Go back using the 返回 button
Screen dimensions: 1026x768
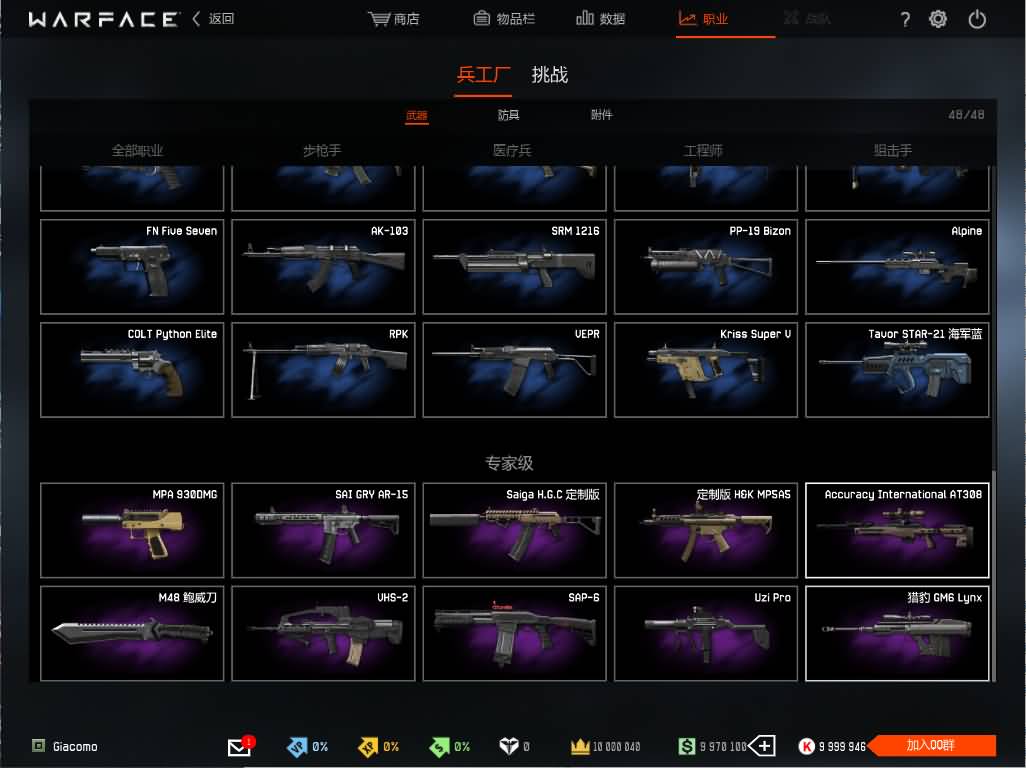tap(213, 19)
